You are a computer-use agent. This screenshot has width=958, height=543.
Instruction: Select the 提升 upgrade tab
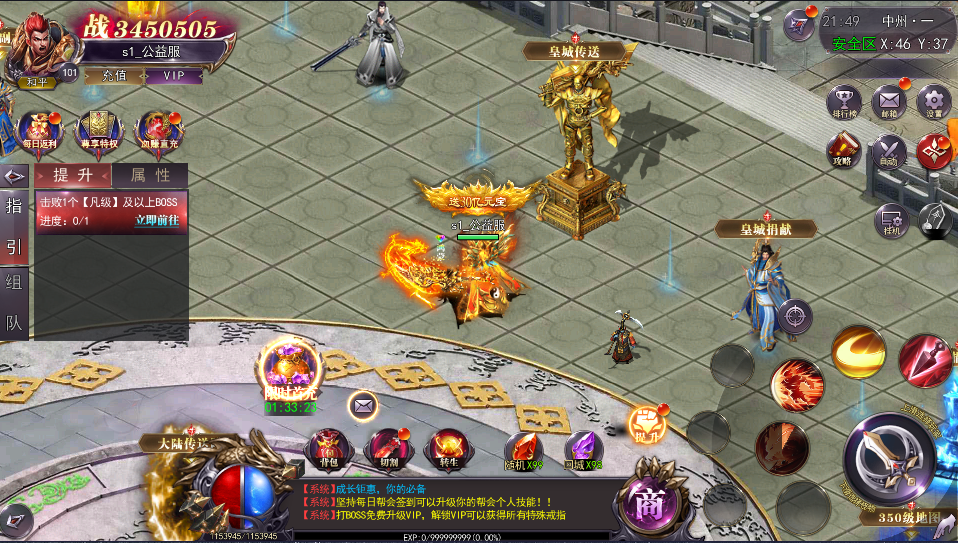pos(73,175)
